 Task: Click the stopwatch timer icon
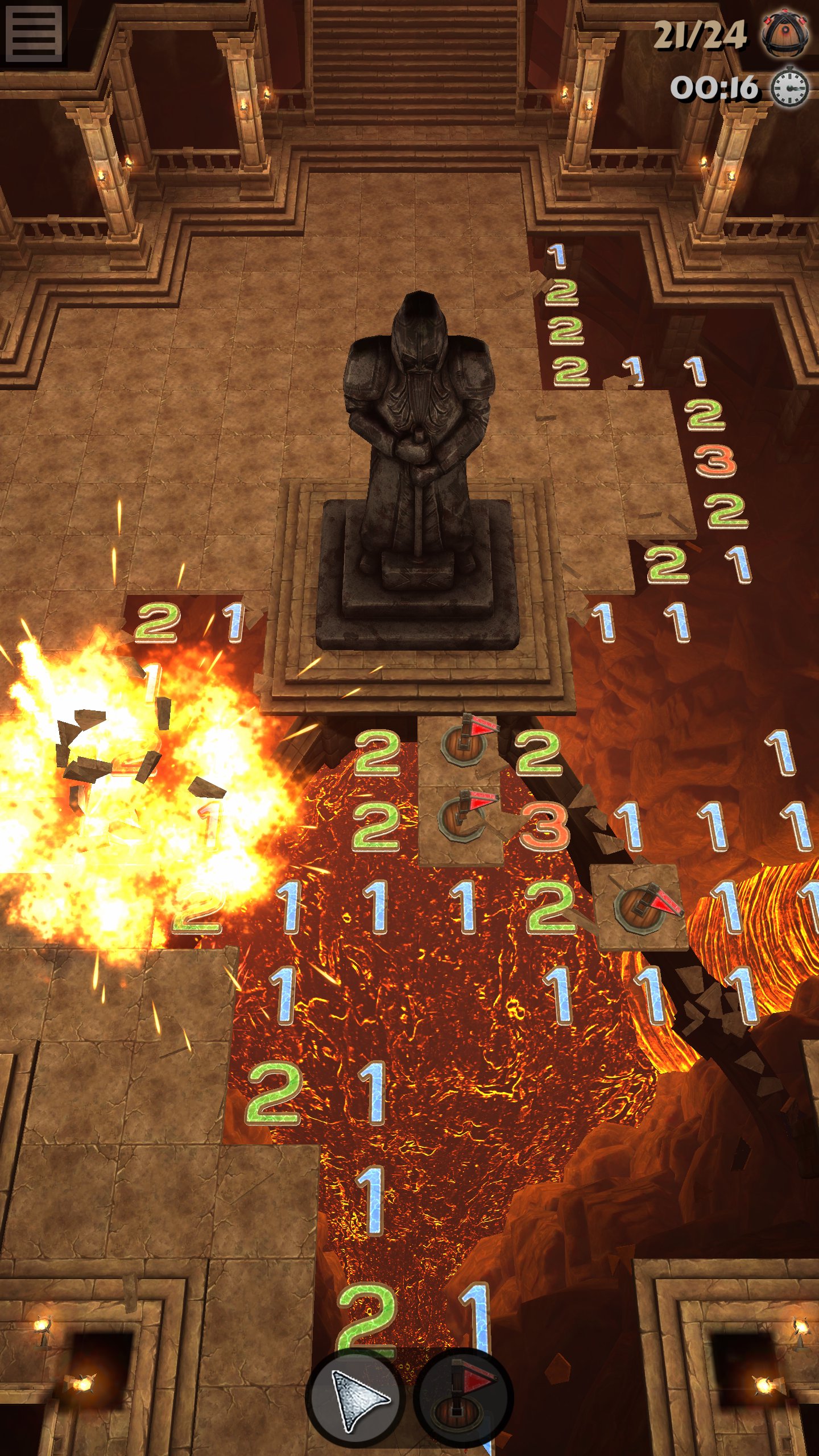[788, 86]
